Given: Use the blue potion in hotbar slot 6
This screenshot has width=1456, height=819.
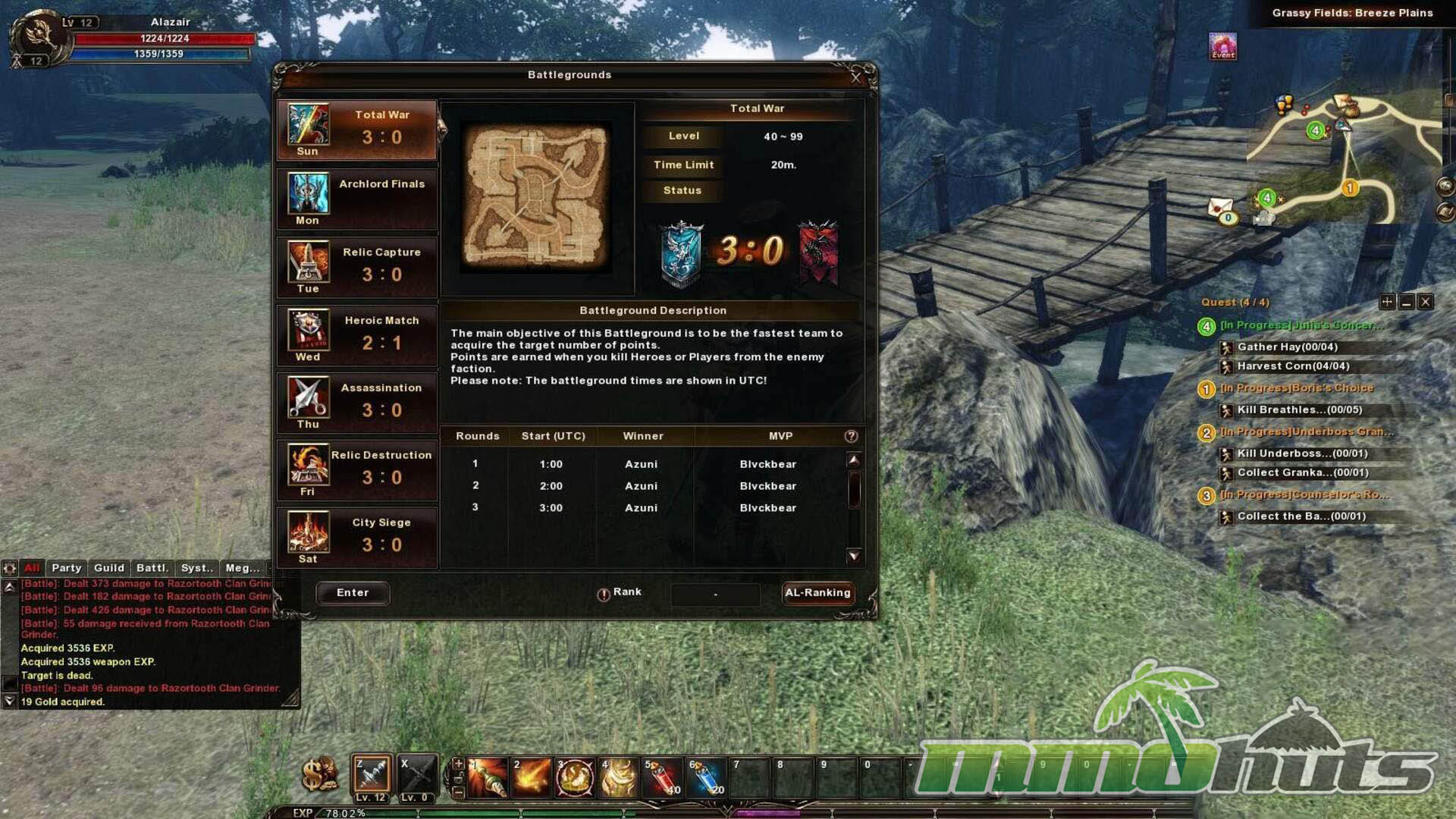Looking at the screenshot, I should coord(707,777).
